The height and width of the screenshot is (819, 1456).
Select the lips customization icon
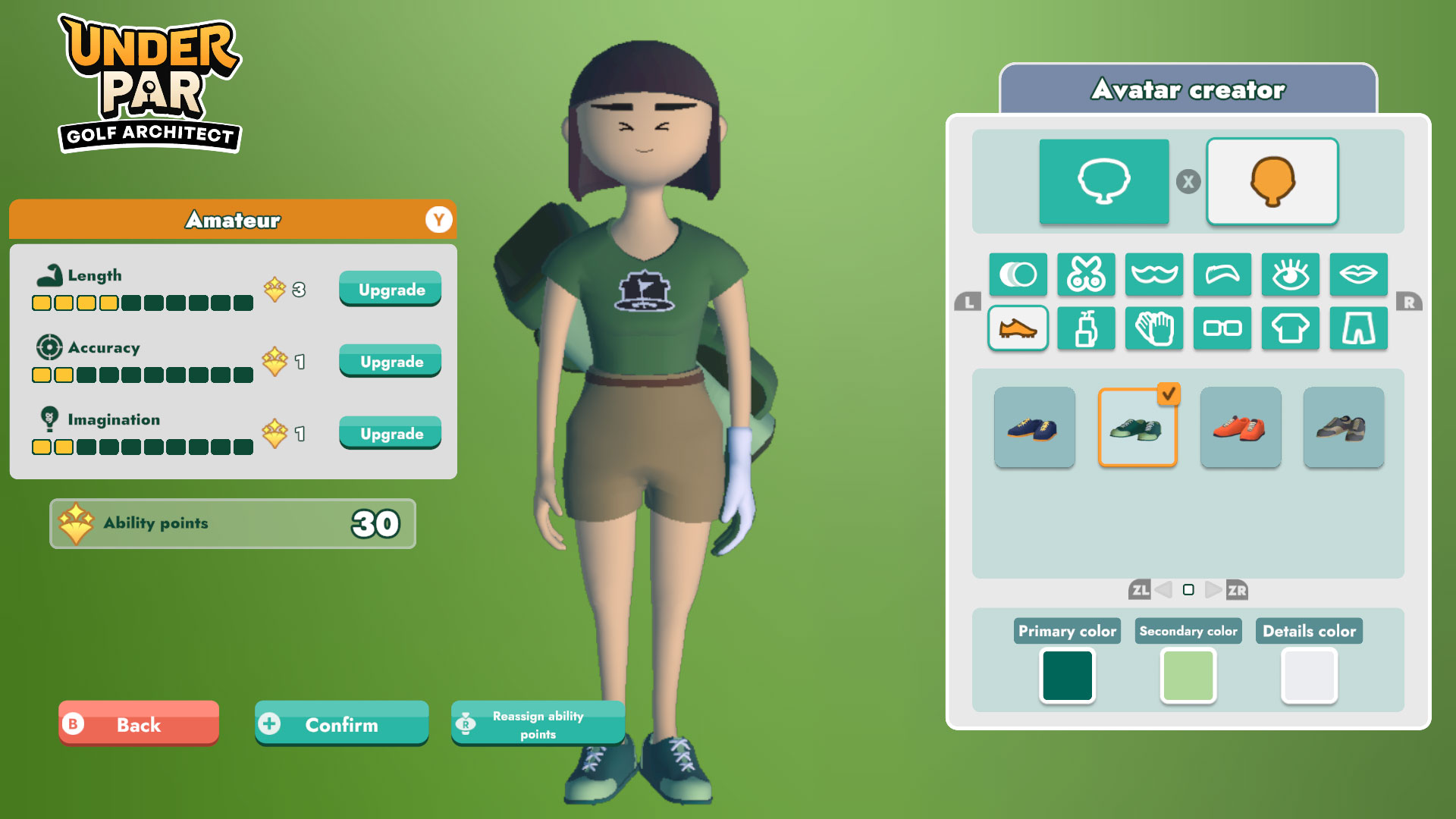tap(1359, 275)
